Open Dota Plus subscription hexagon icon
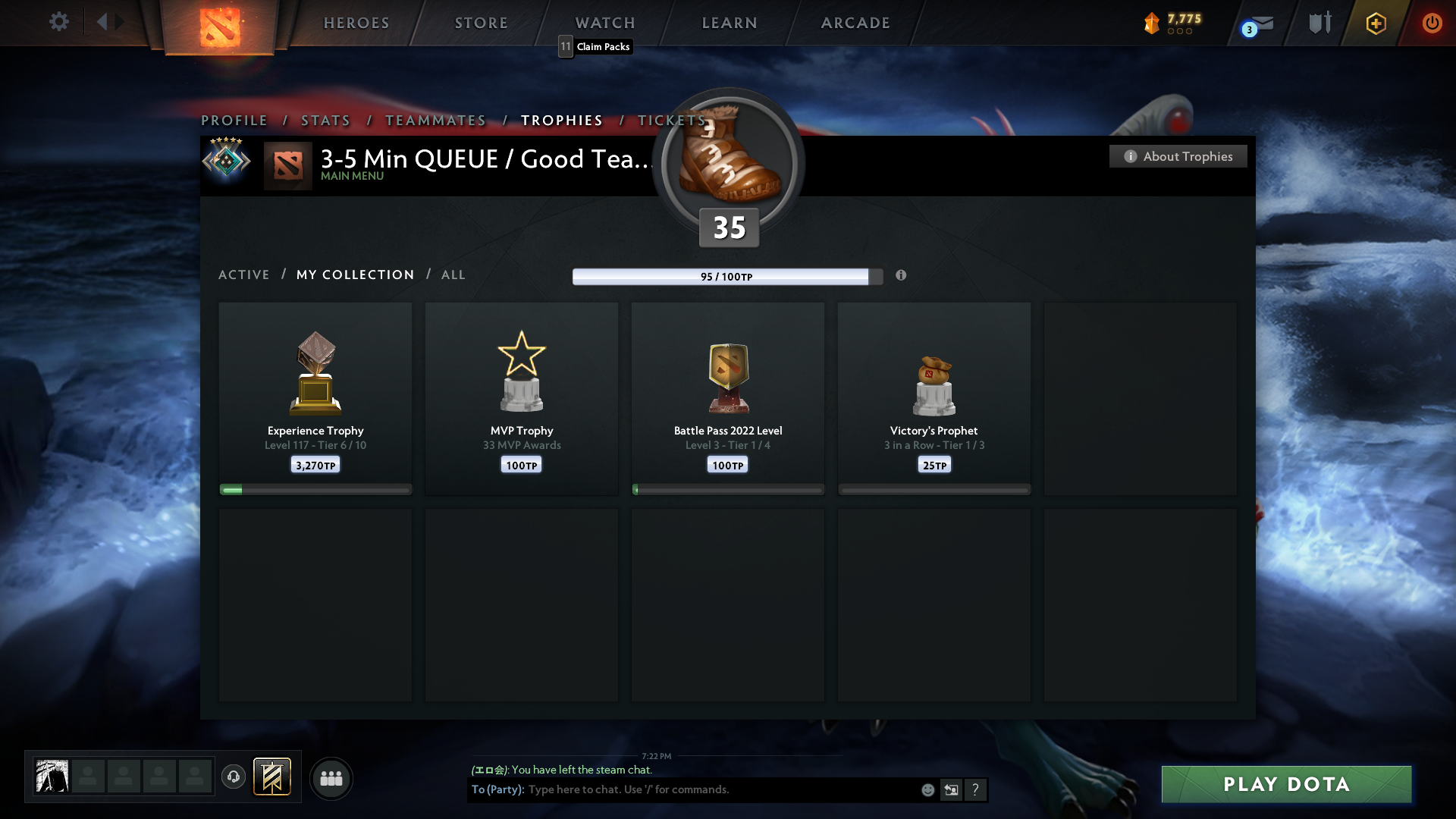The height and width of the screenshot is (819, 1456). (1376, 24)
